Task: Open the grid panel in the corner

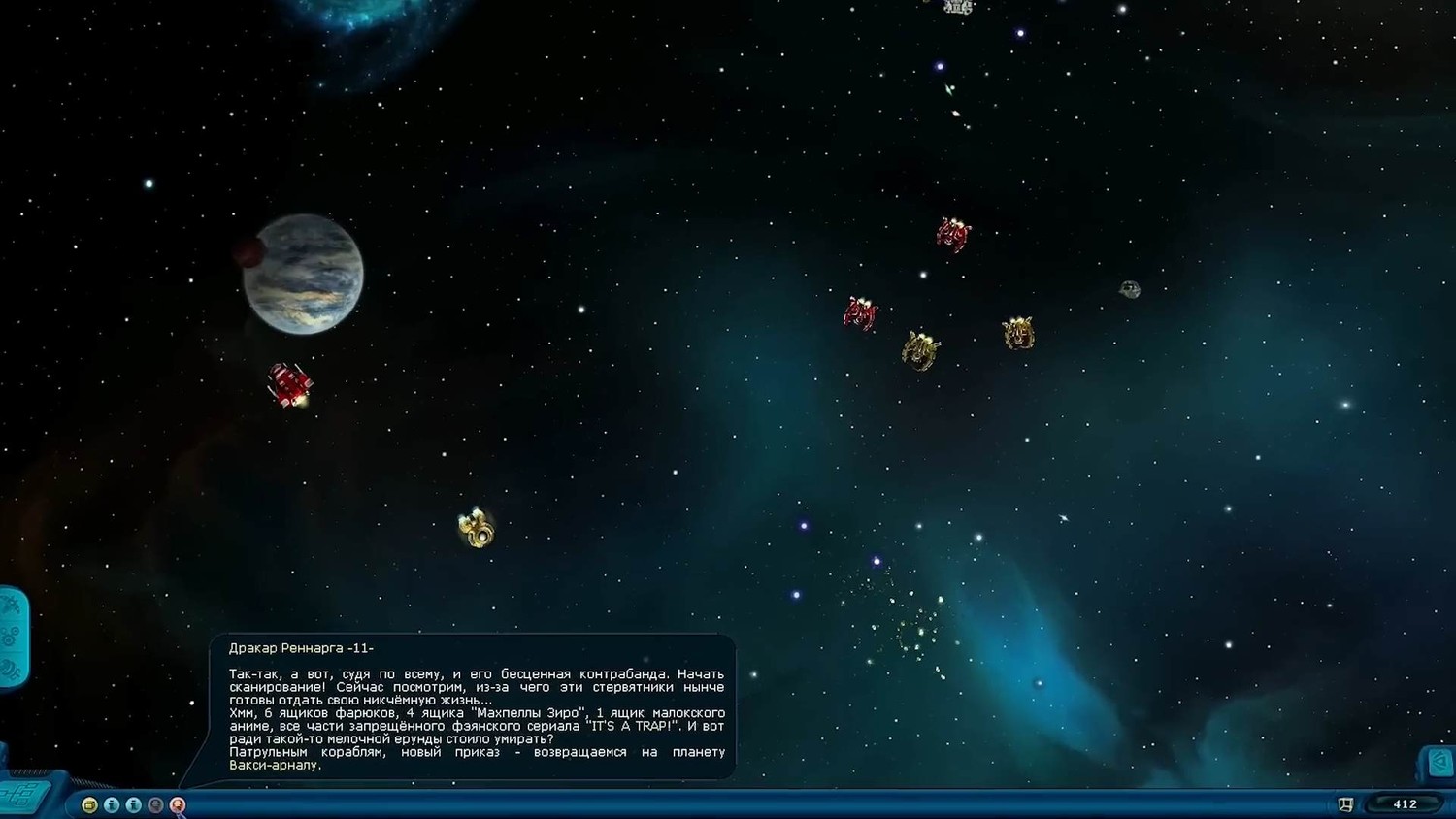Action: (x=21, y=796)
